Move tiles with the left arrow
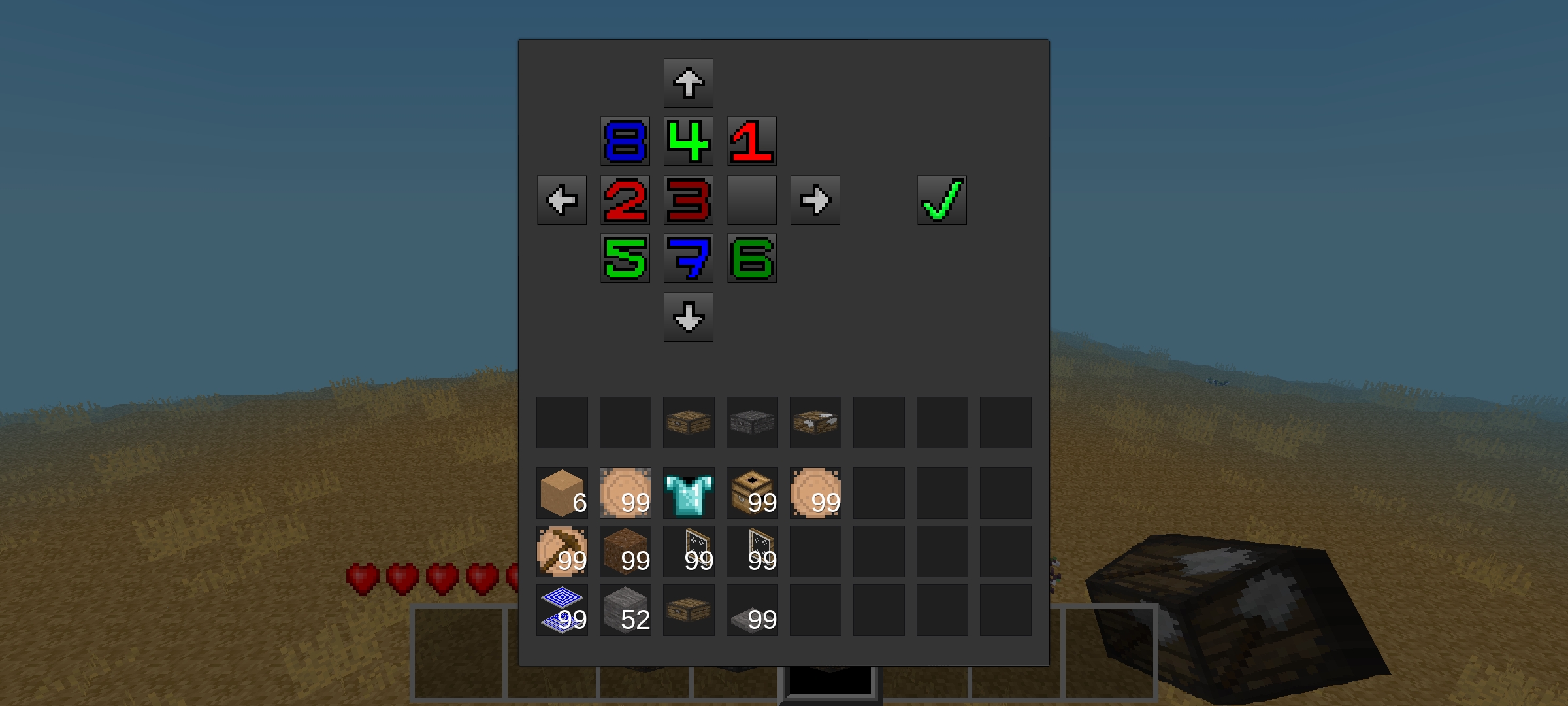The height and width of the screenshot is (706, 1568). [561, 200]
